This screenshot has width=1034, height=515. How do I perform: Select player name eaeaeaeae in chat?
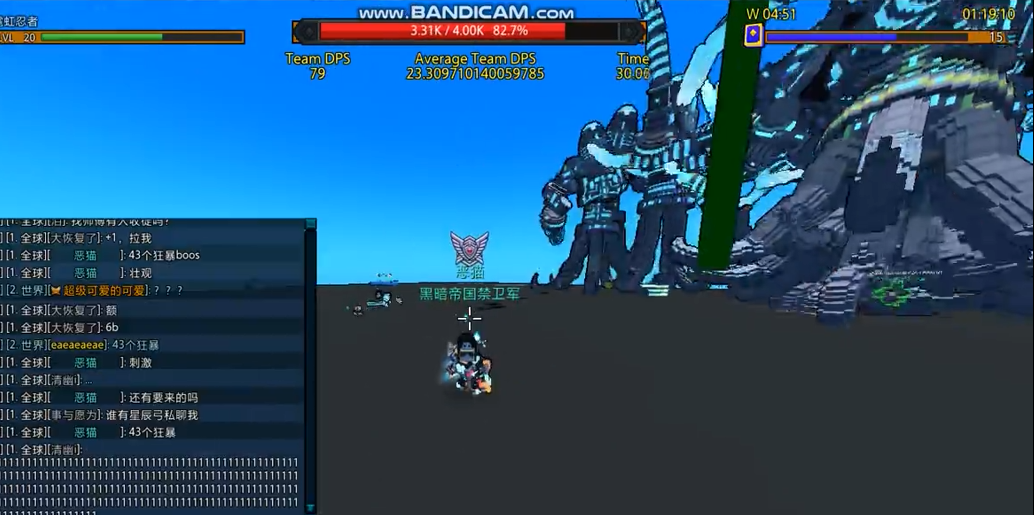76,345
